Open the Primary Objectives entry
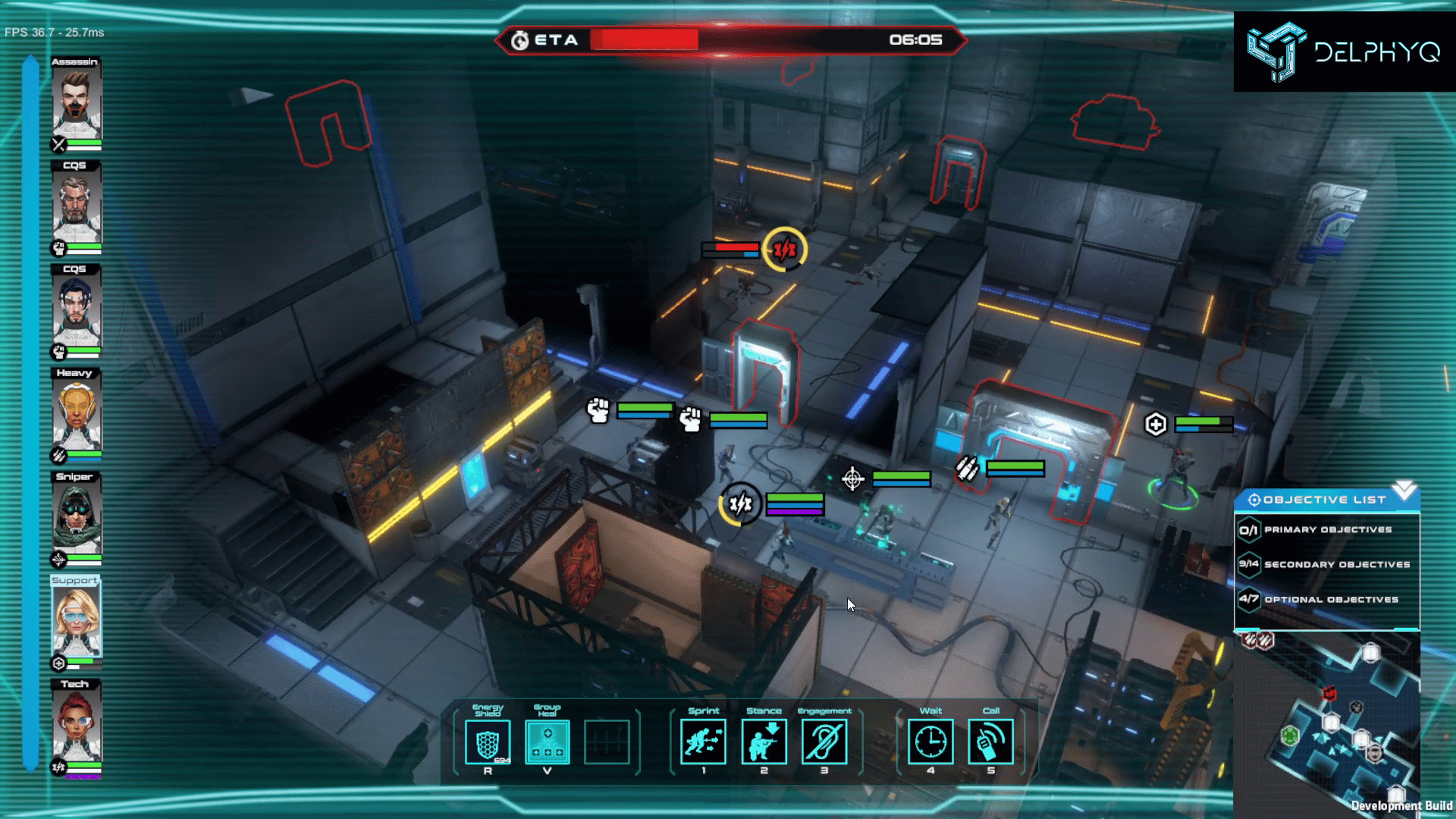This screenshot has height=819, width=1456. point(1327,530)
